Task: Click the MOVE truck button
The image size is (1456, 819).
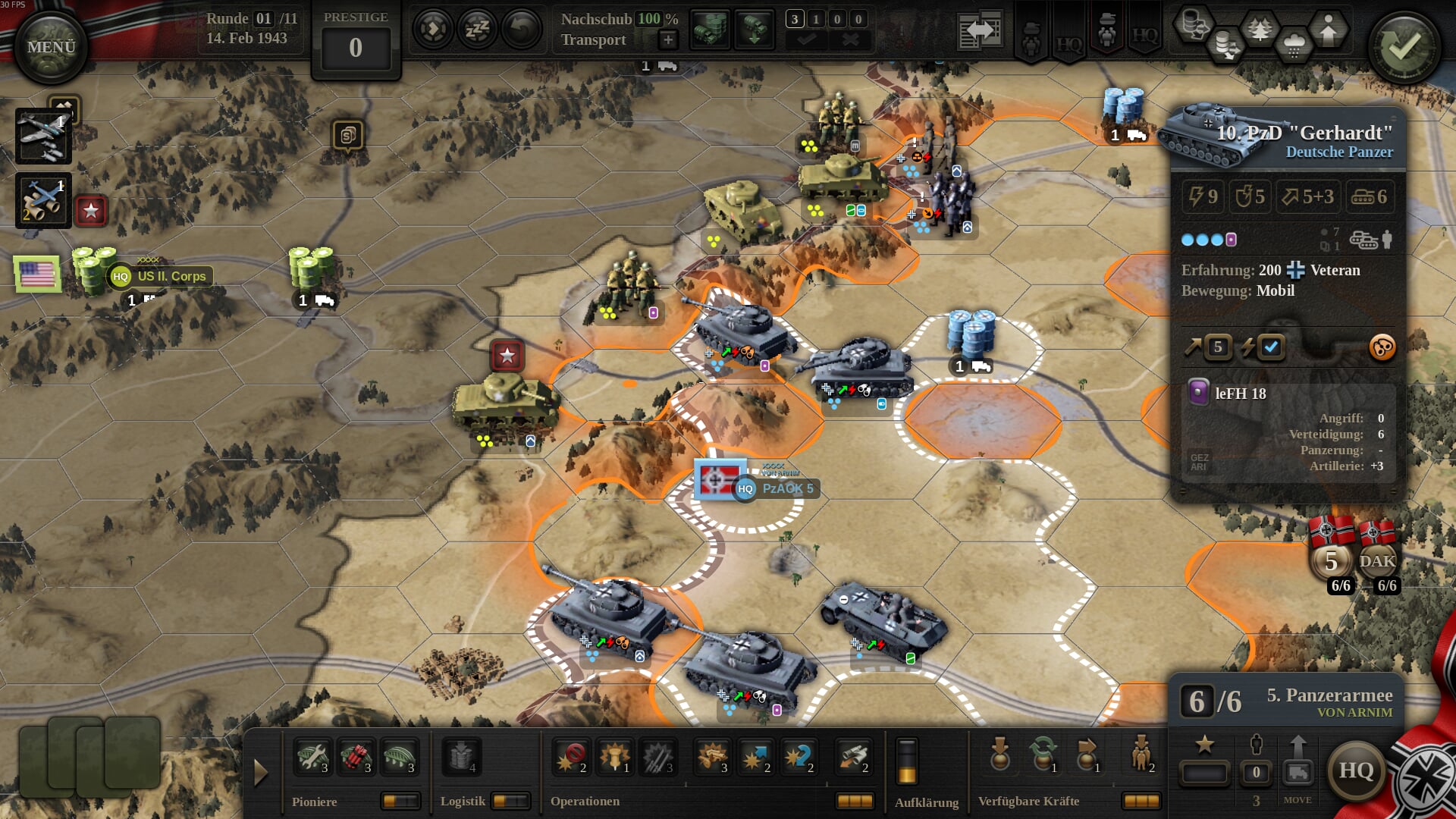Action: pyautogui.click(x=1298, y=773)
